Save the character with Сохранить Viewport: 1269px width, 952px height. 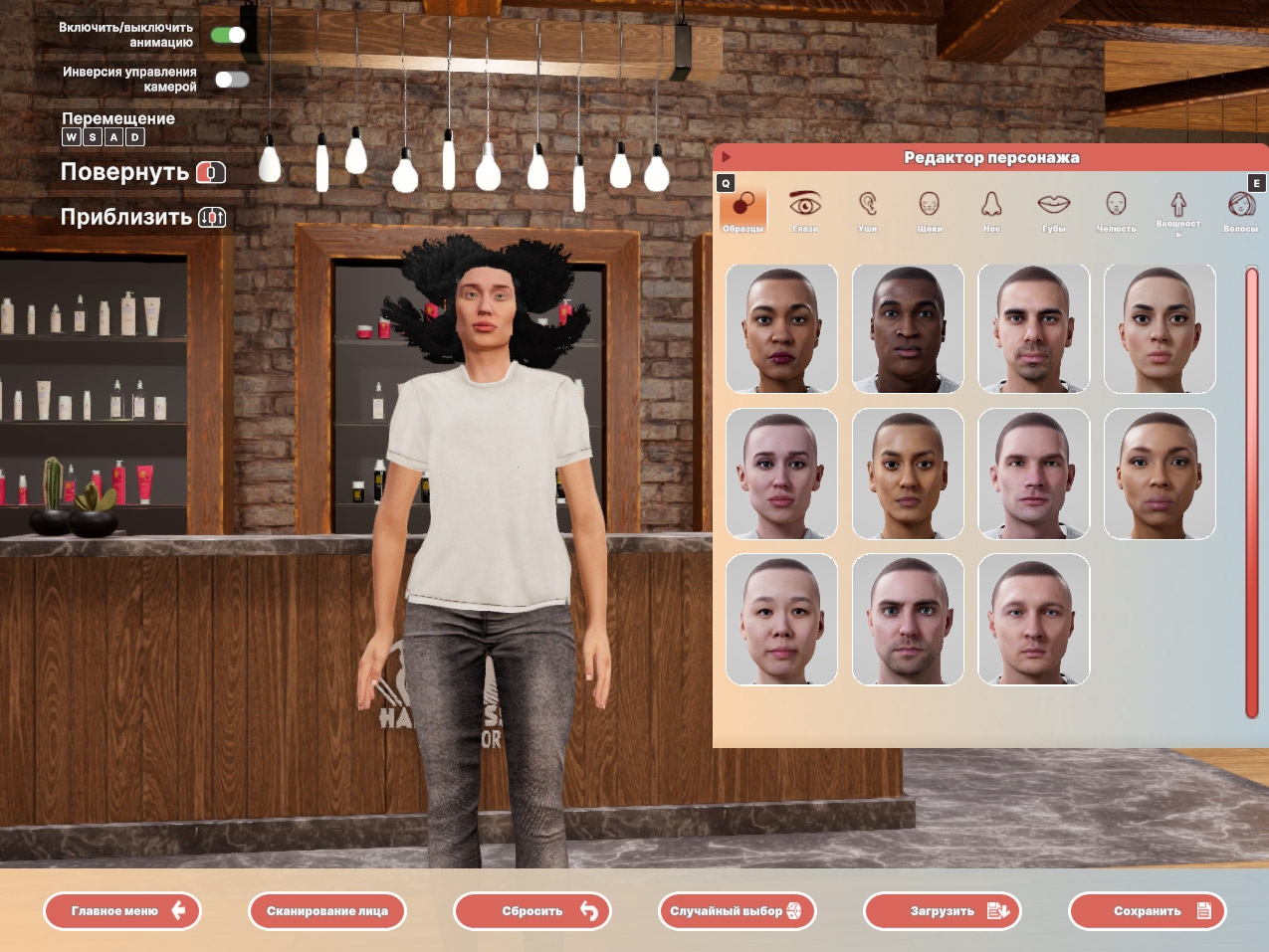click(1147, 911)
